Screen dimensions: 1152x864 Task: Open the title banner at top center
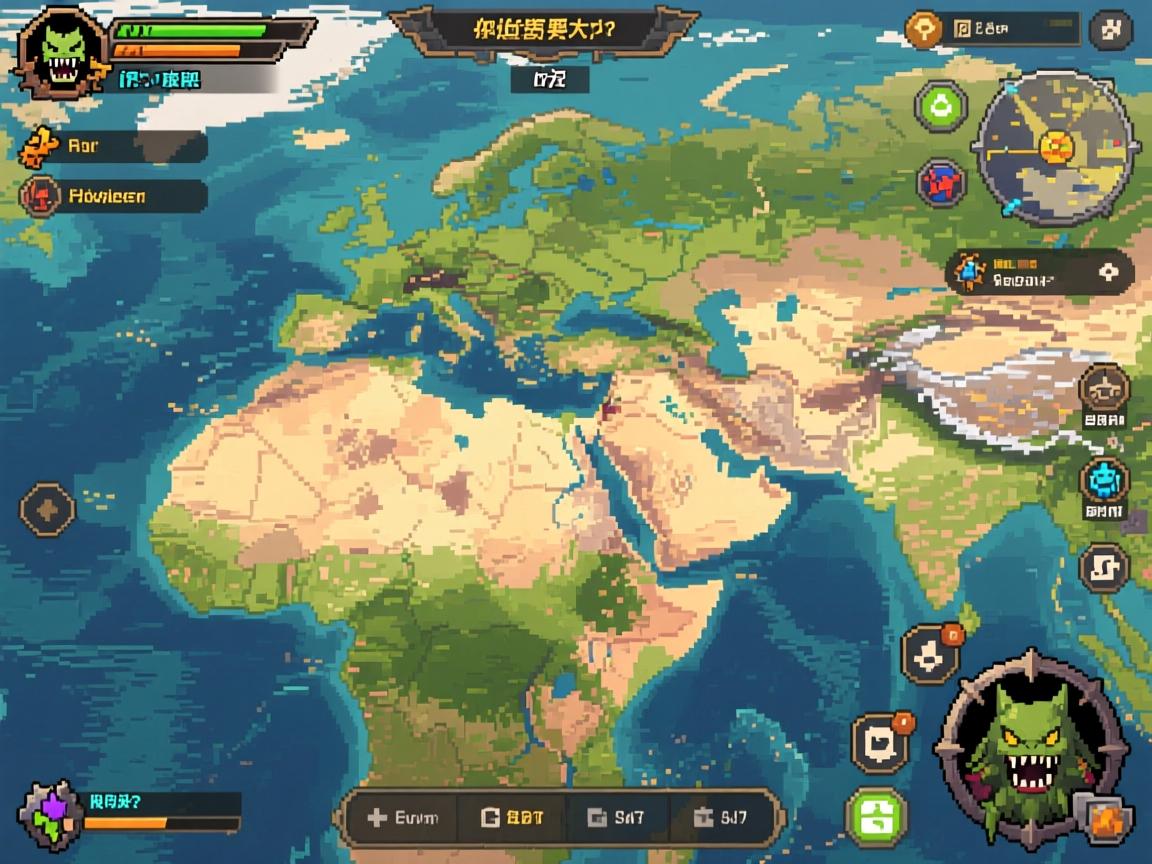coord(543,30)
